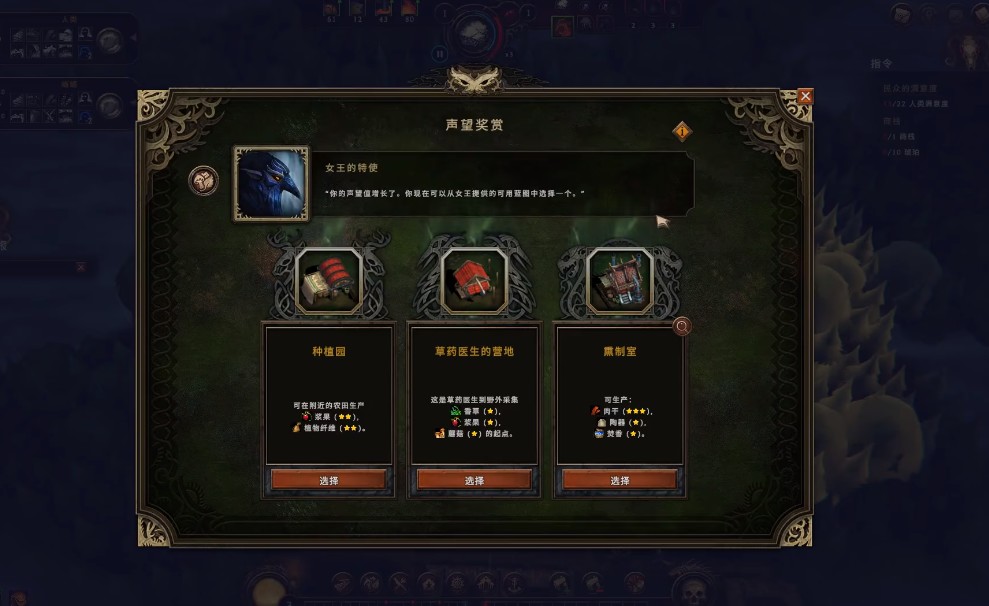989x606 pixels.
Task: Choose the 熏制室 reward button
Action: click(x=620, y=480)
